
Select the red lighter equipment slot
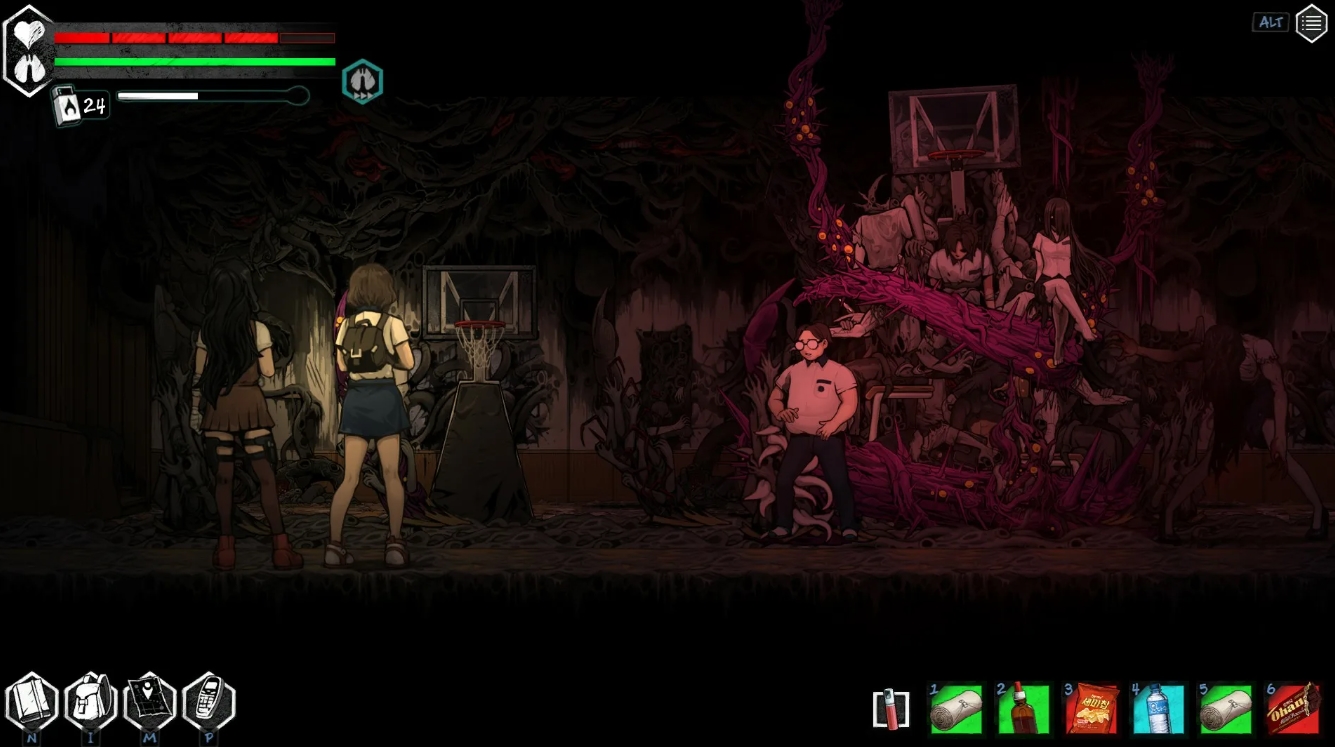coord(890,709)
